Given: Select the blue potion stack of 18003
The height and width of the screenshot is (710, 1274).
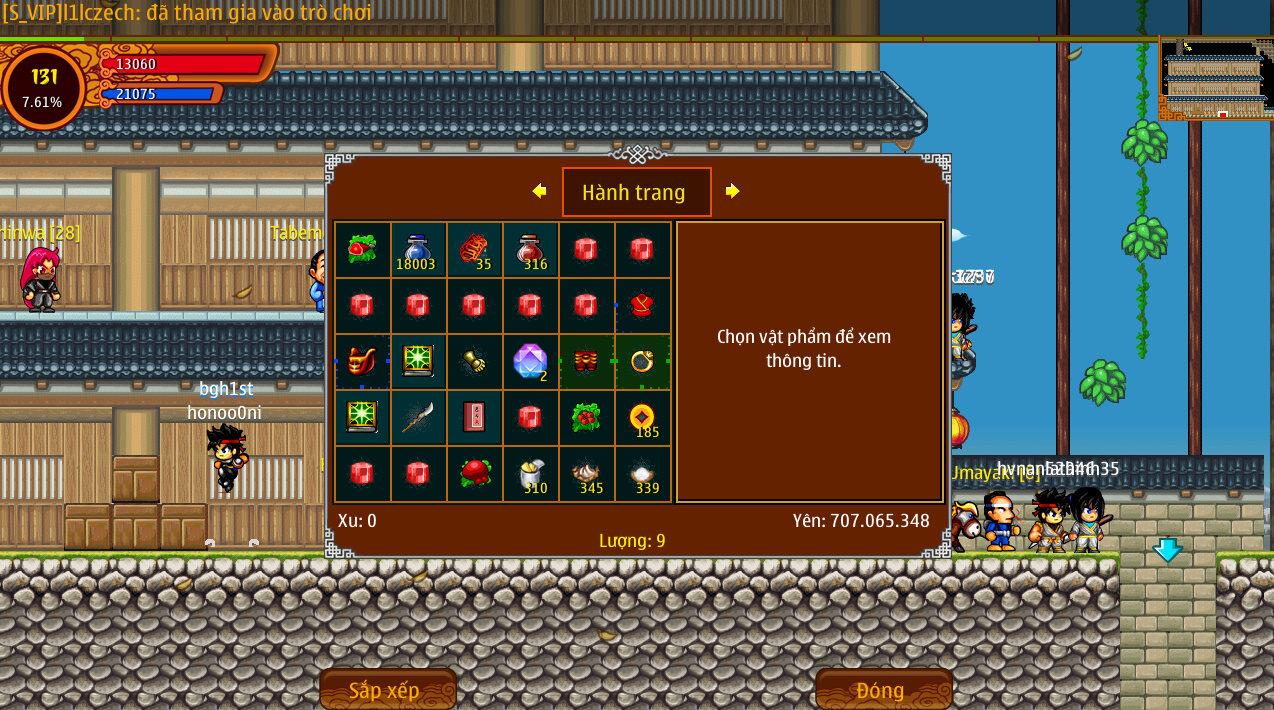Looking at the screenshot, I should point(418,250).
